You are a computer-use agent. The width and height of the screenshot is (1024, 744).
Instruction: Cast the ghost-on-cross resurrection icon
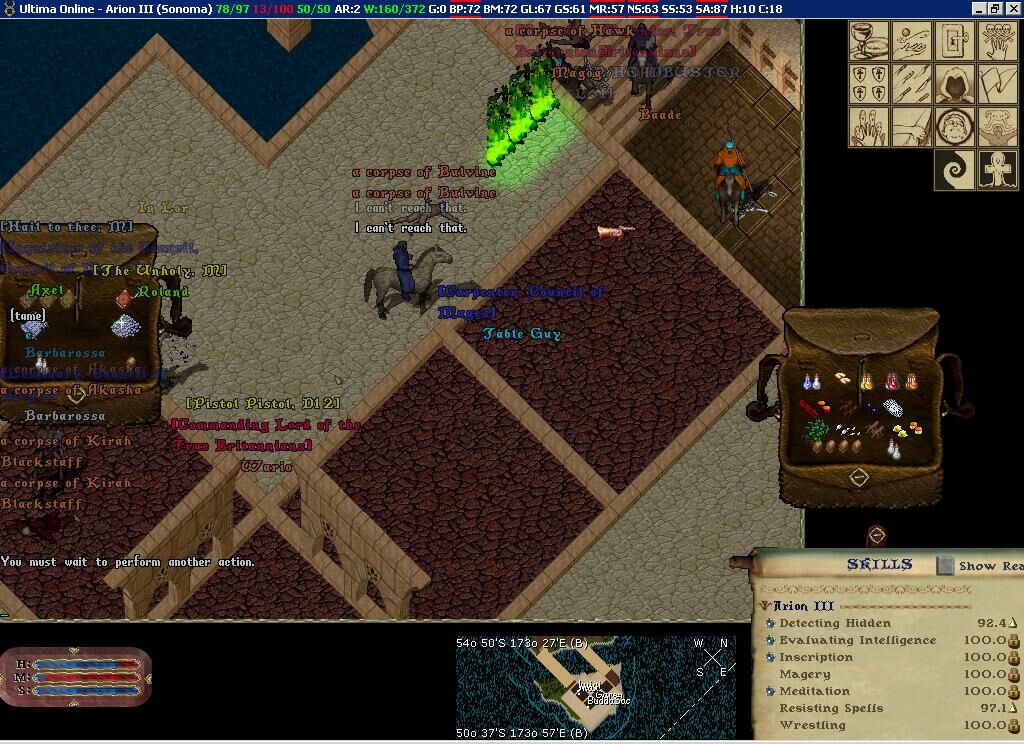pyautogui.click(x=998, y=169)
